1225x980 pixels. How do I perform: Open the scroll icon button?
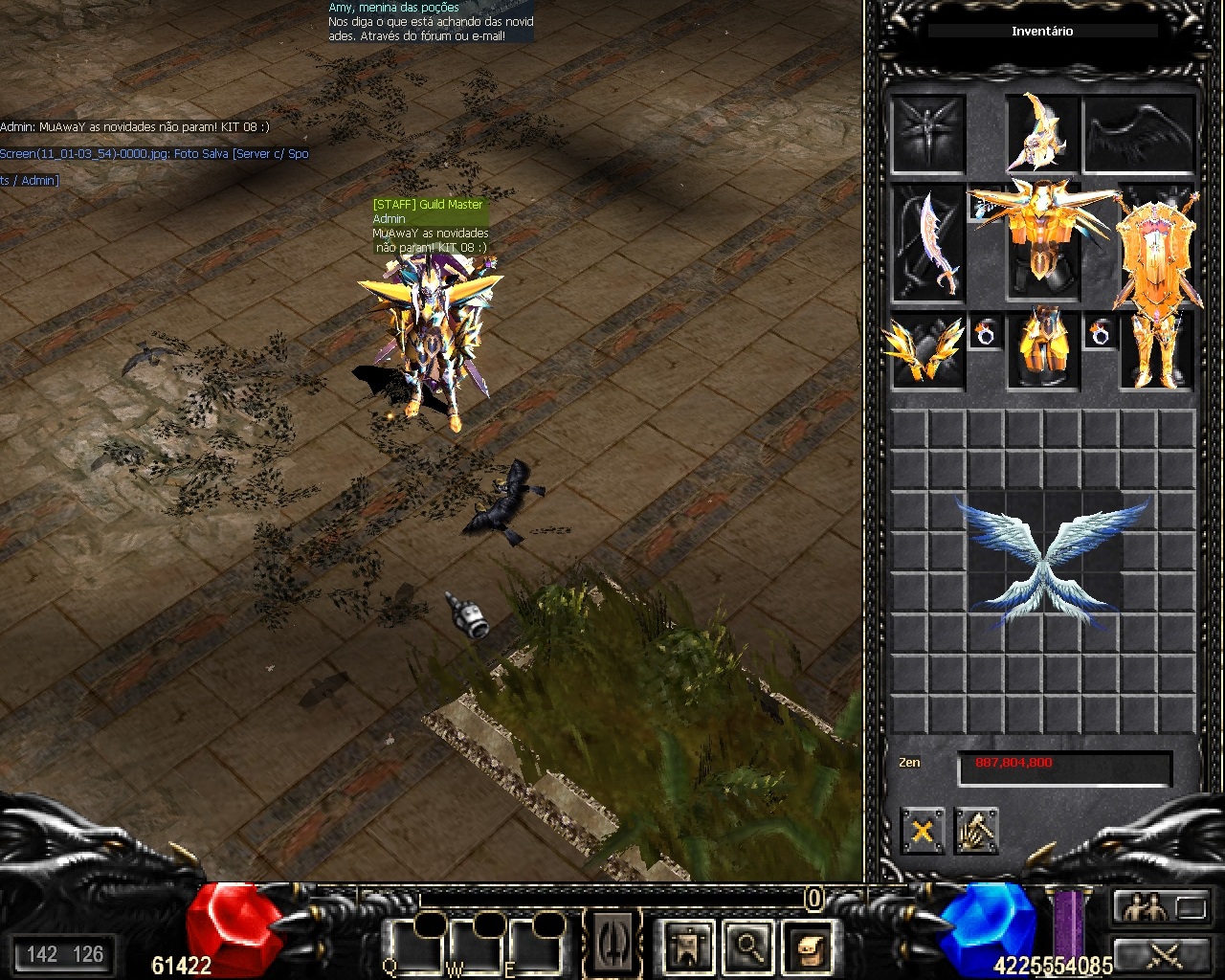(x=808, y=947)
